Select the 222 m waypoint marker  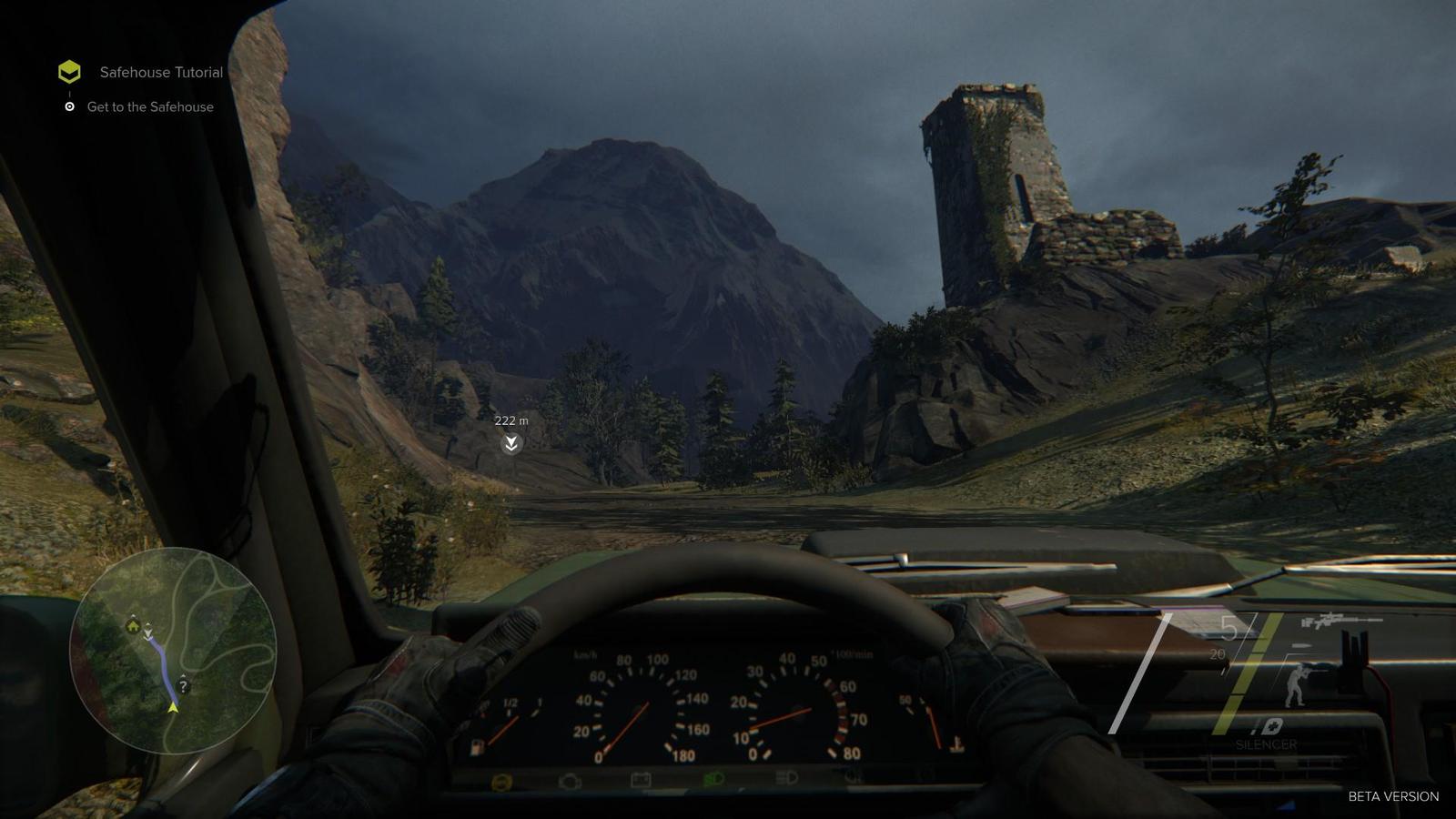tap(511, 443)
